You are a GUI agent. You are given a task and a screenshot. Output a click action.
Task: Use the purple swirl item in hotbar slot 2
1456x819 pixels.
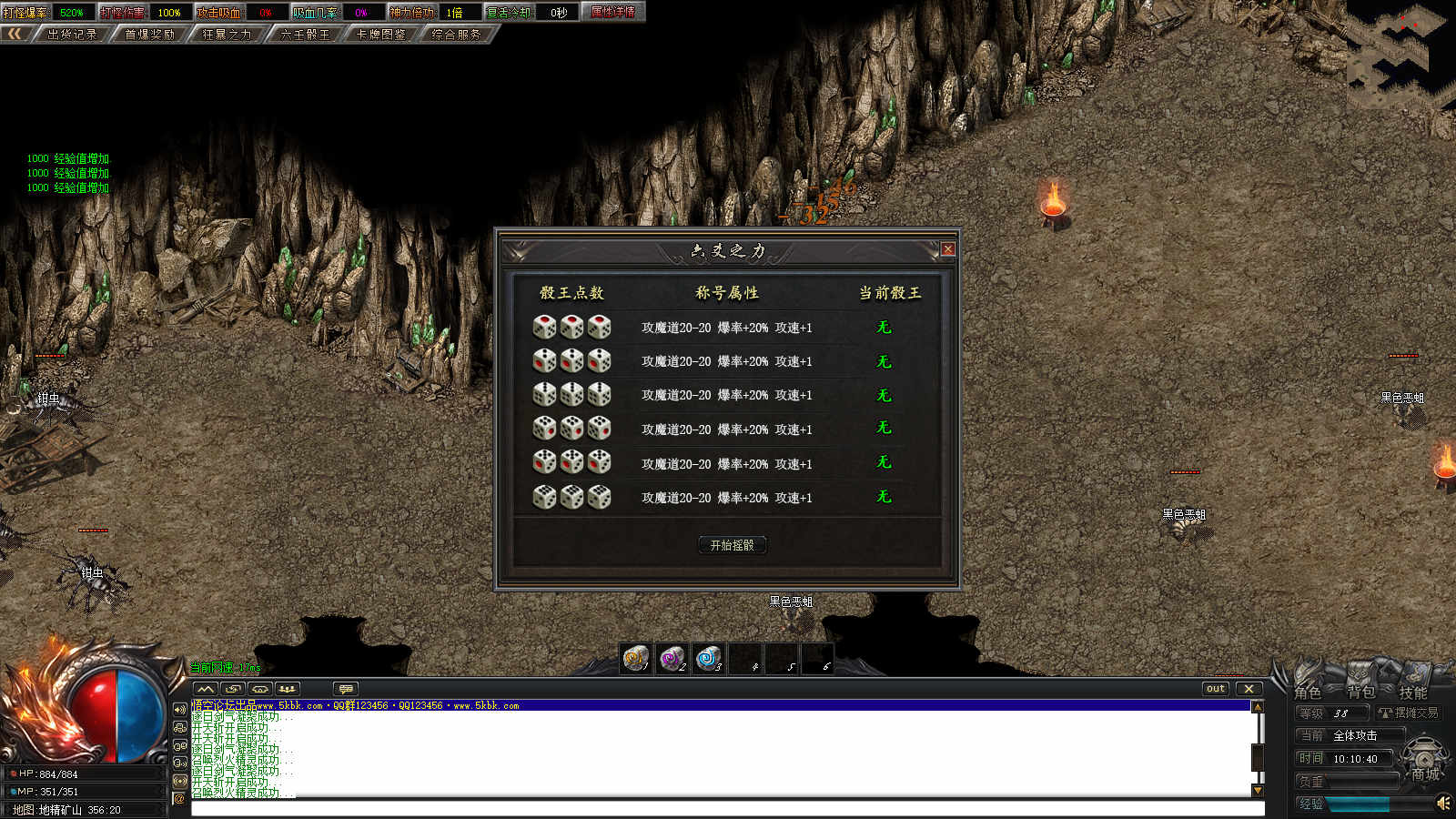pyautogui.click(x=672, y=657)
